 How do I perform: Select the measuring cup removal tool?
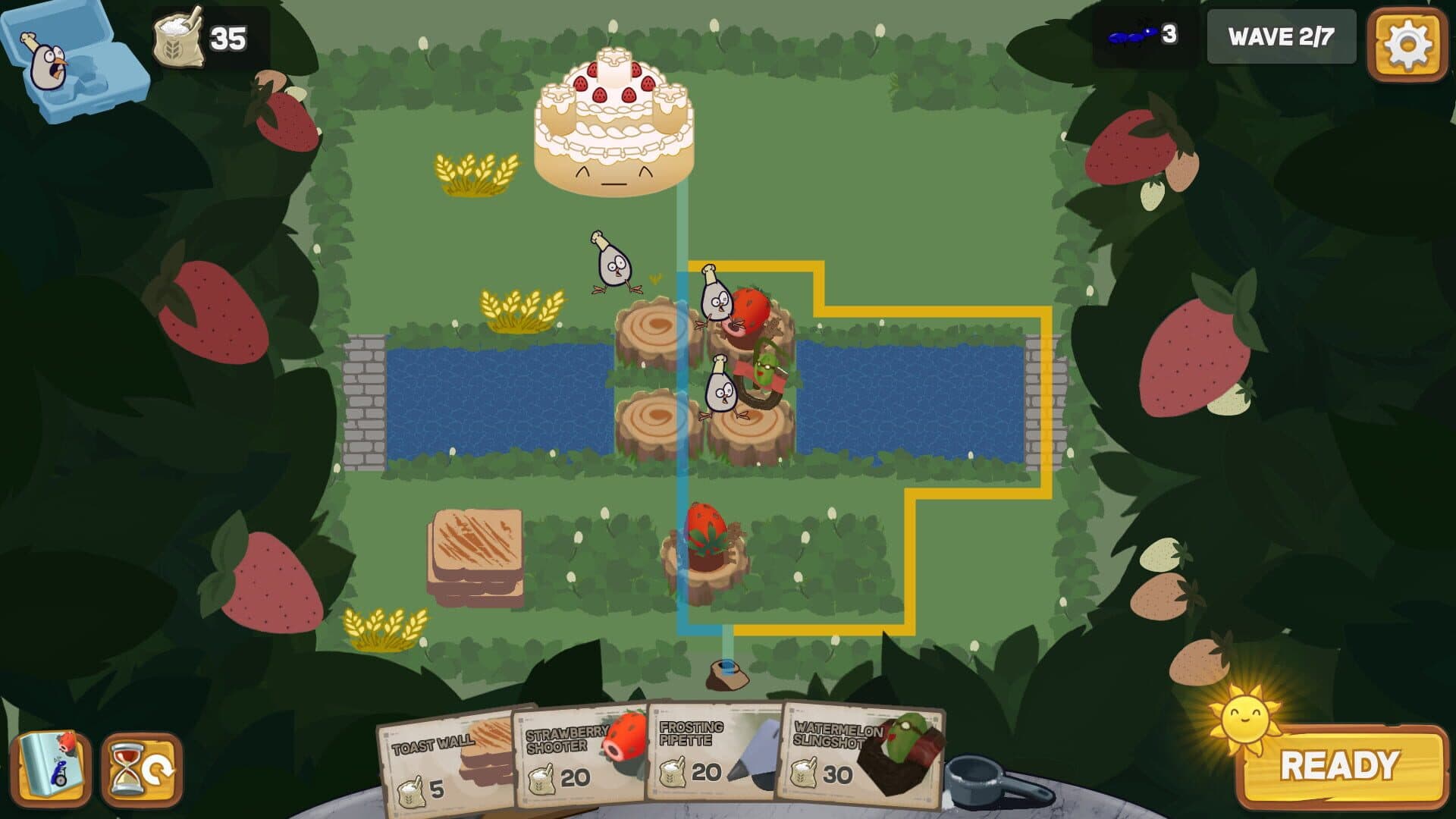point(993,781)
